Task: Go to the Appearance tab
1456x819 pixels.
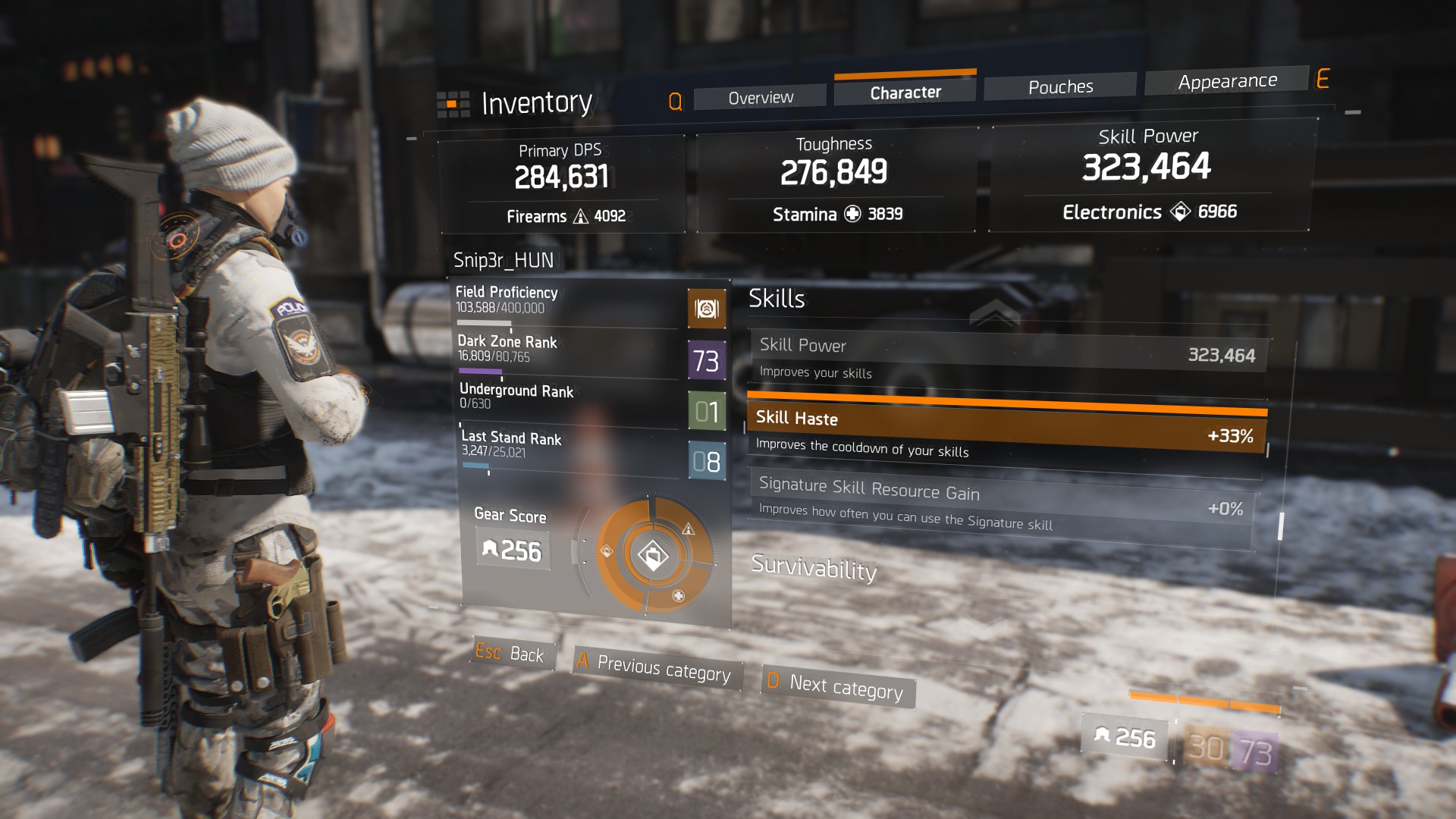Action: tap(1227, 81)
